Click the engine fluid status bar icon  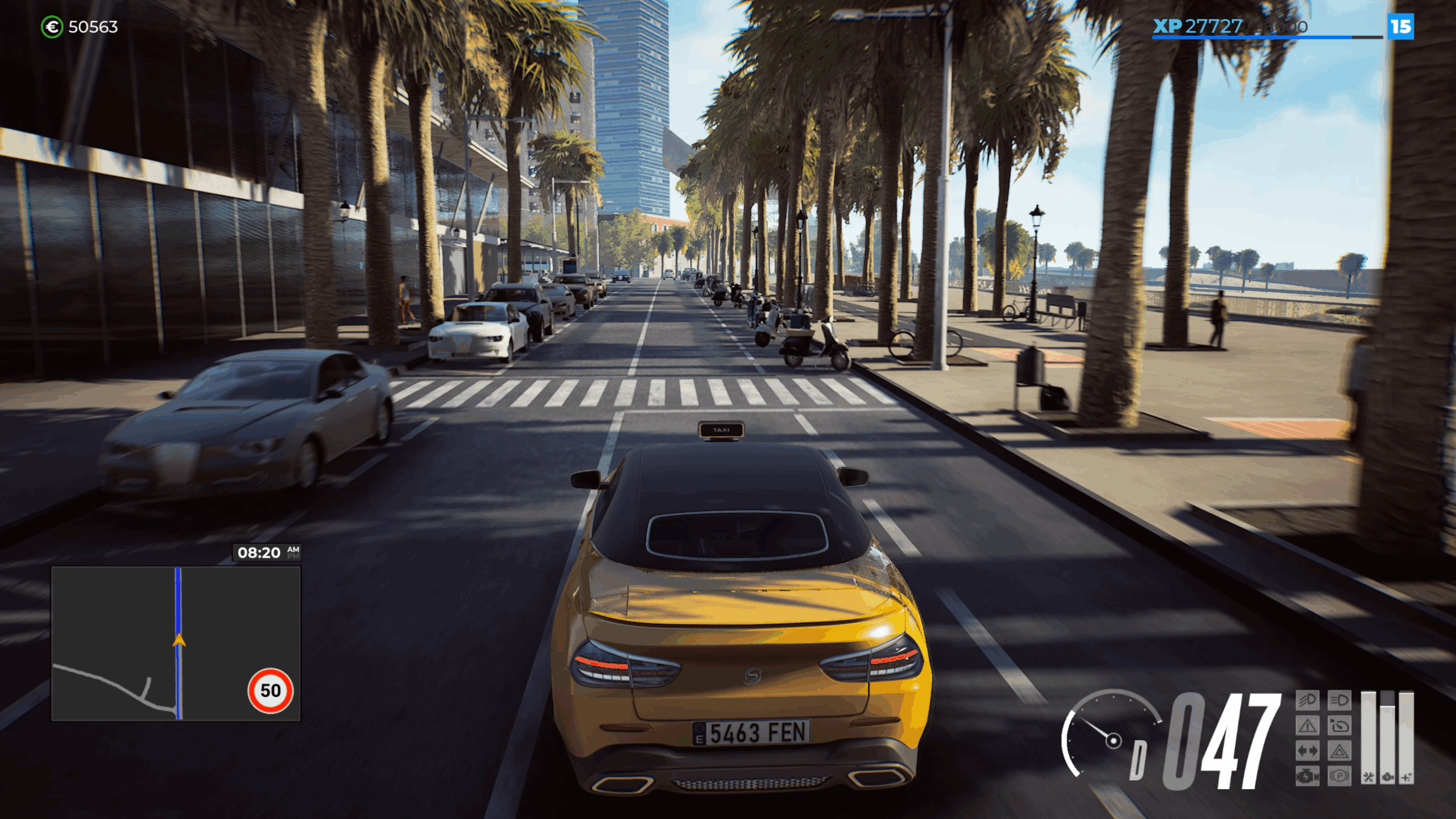click(1387, 777)
